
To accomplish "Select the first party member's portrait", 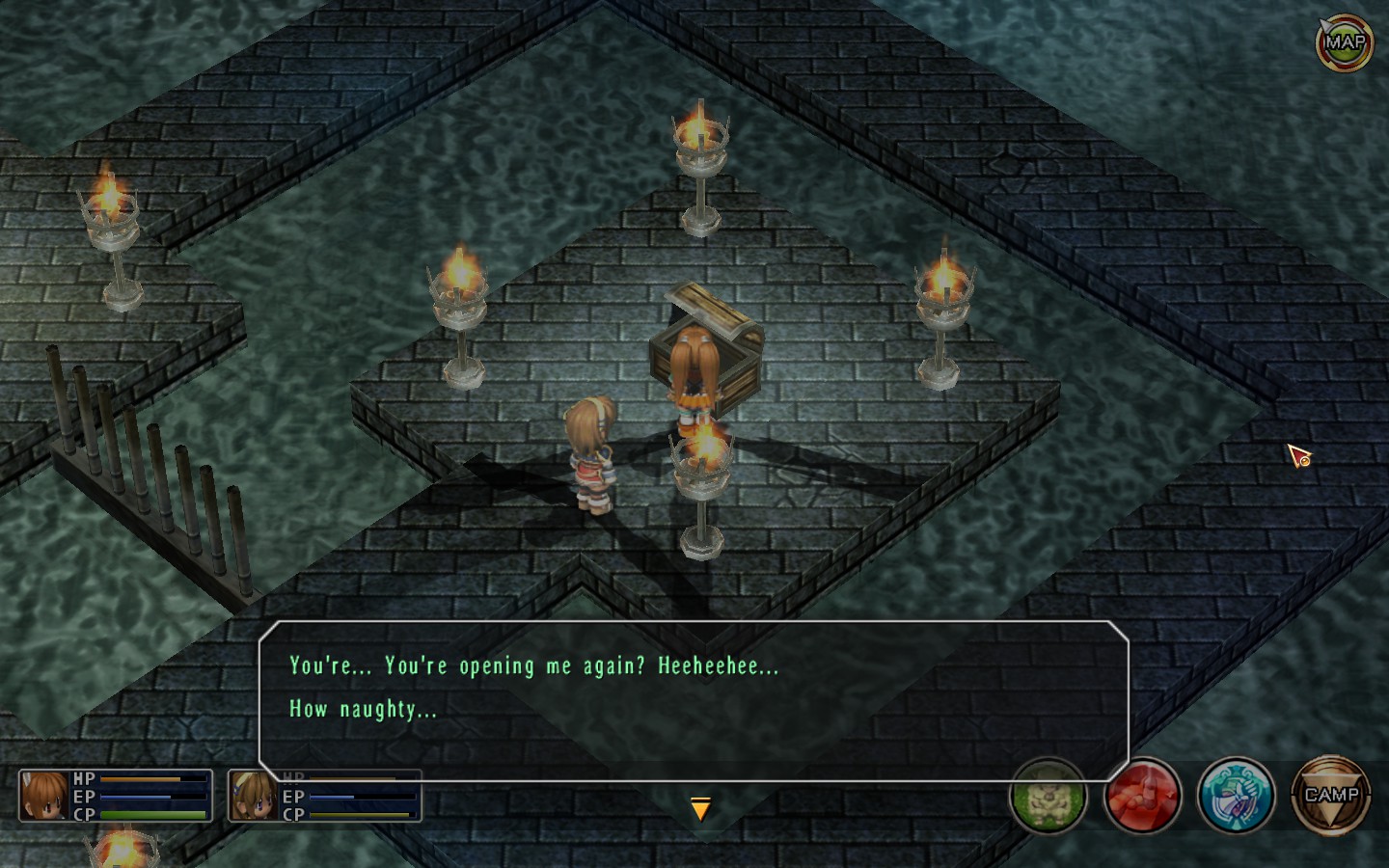I will [44, 796].
